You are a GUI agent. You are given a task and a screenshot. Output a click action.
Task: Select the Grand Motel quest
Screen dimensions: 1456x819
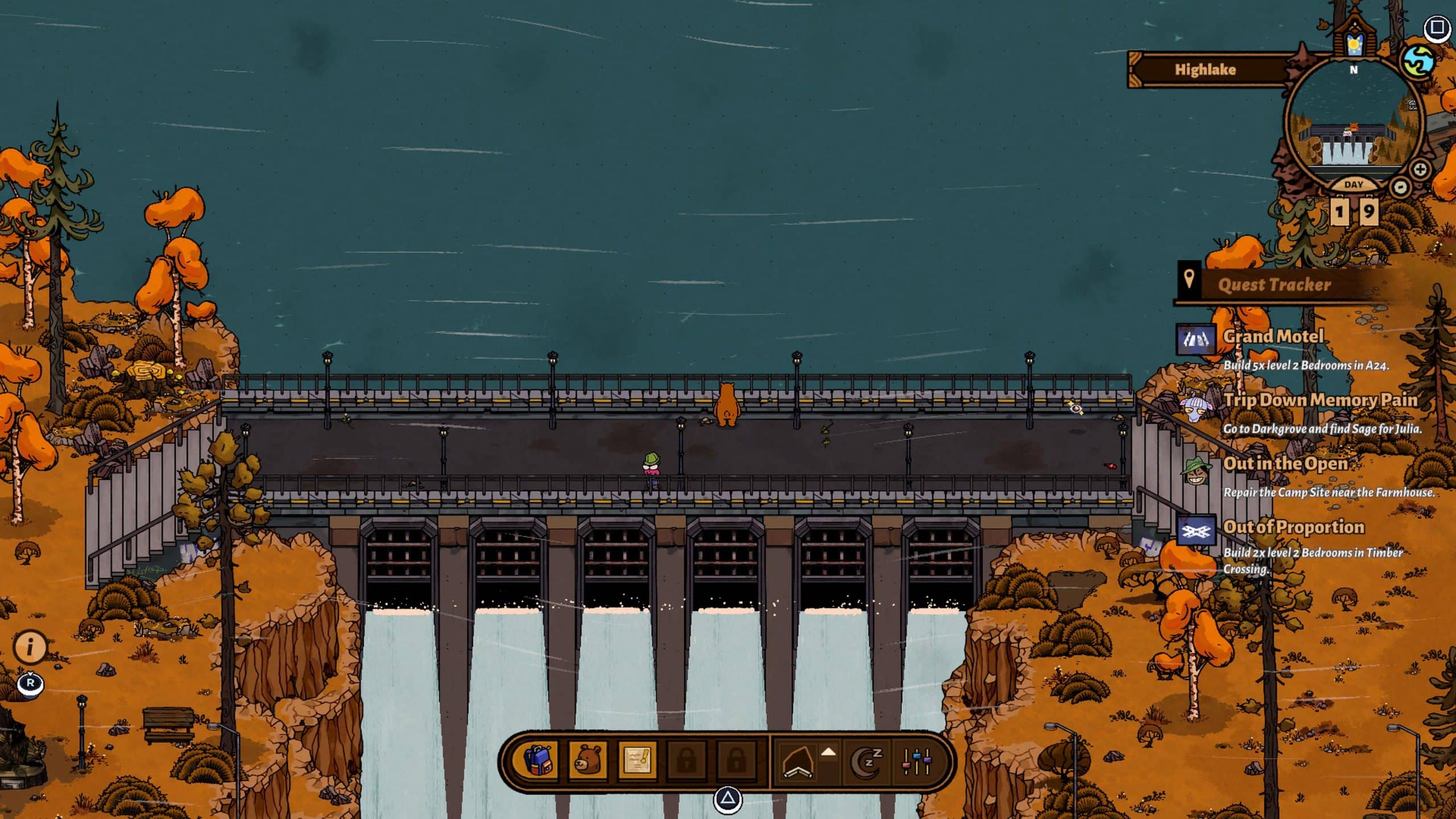1273,337
